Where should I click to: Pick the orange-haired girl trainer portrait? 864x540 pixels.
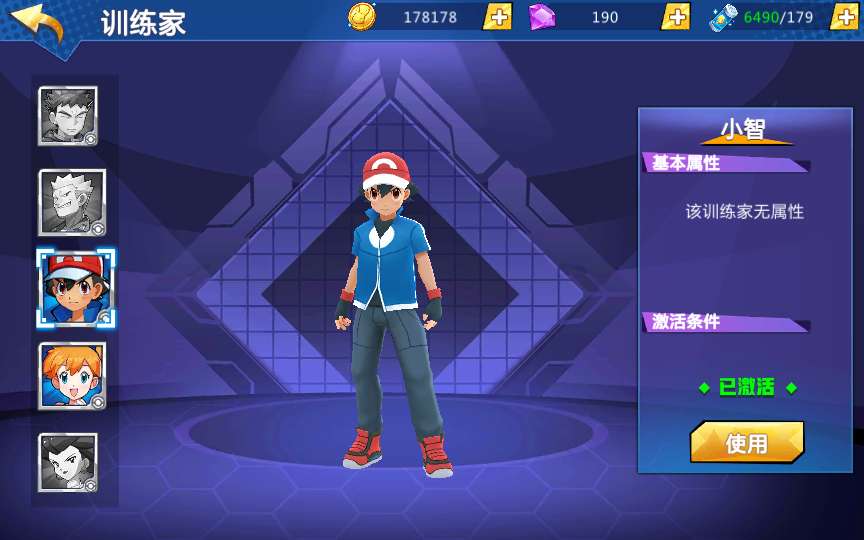point(72,376)
